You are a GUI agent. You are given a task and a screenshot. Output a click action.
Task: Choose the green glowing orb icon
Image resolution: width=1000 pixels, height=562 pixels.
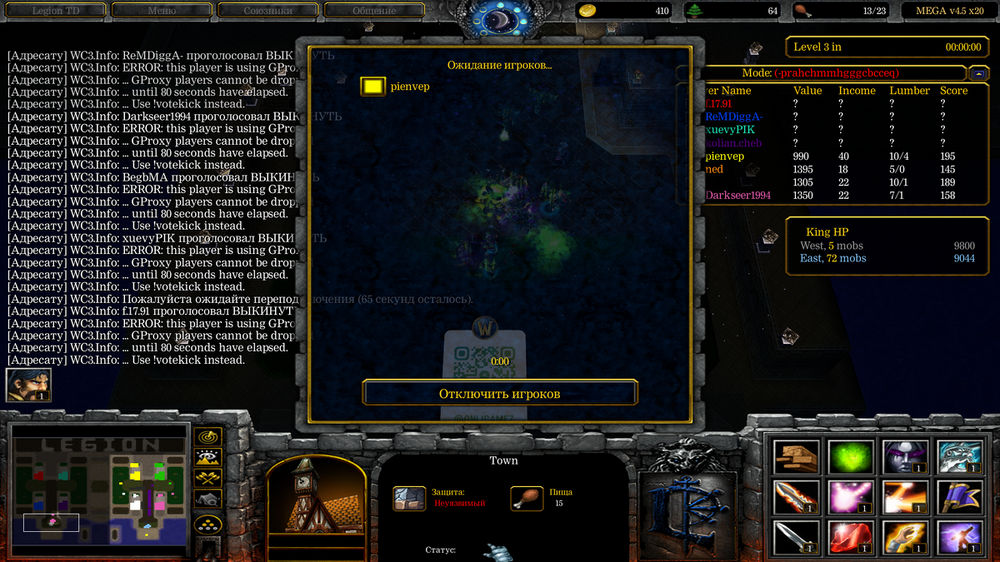pyautogui.click(x=850, y=456)
